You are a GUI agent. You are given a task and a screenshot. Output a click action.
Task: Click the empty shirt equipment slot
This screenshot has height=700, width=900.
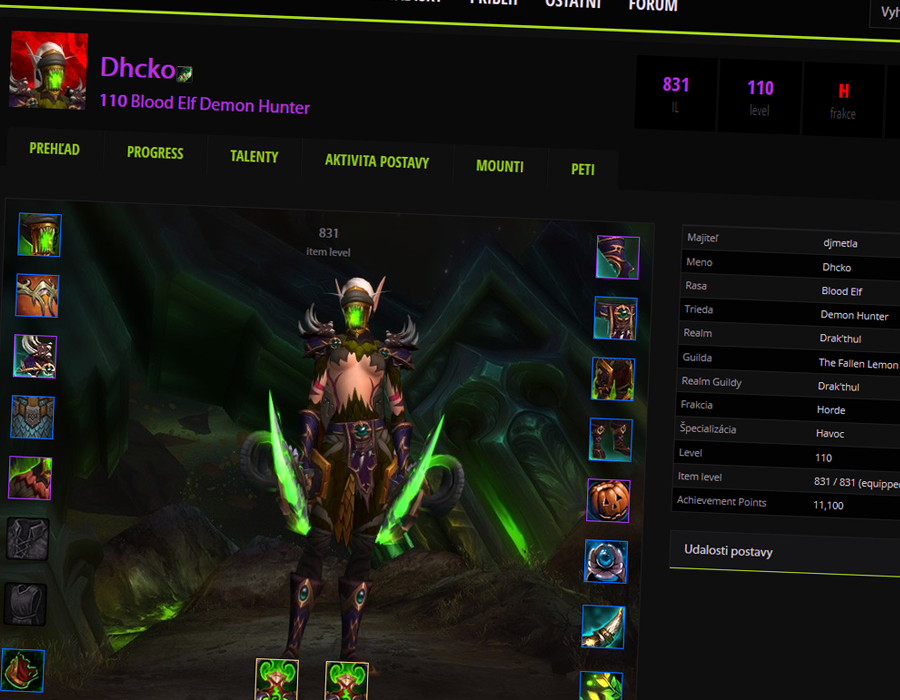[28, 538]
